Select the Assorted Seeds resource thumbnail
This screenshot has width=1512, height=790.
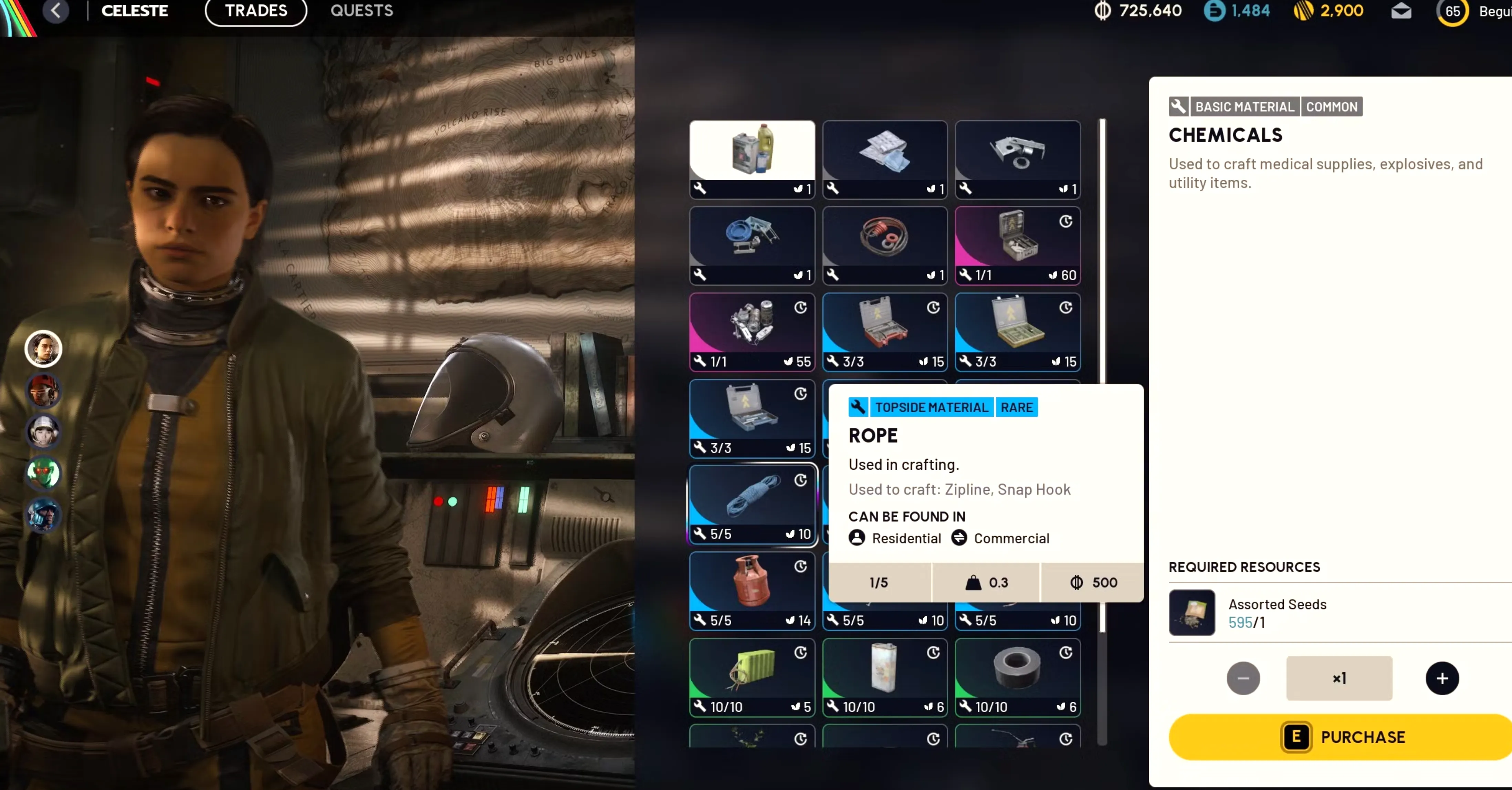tap(1192, 613)
